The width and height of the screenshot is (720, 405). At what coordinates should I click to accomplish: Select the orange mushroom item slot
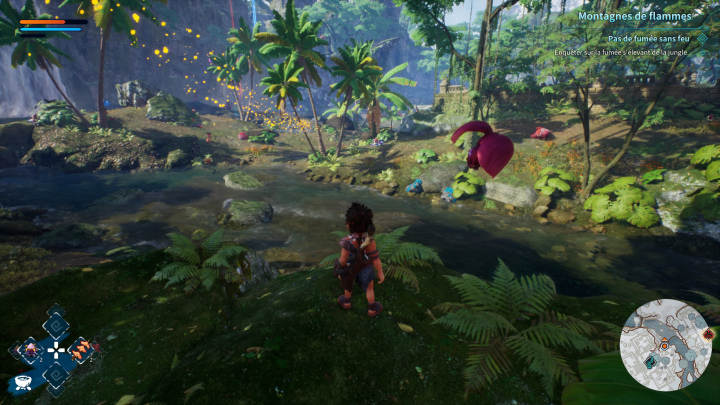click(x=82, y=350)
